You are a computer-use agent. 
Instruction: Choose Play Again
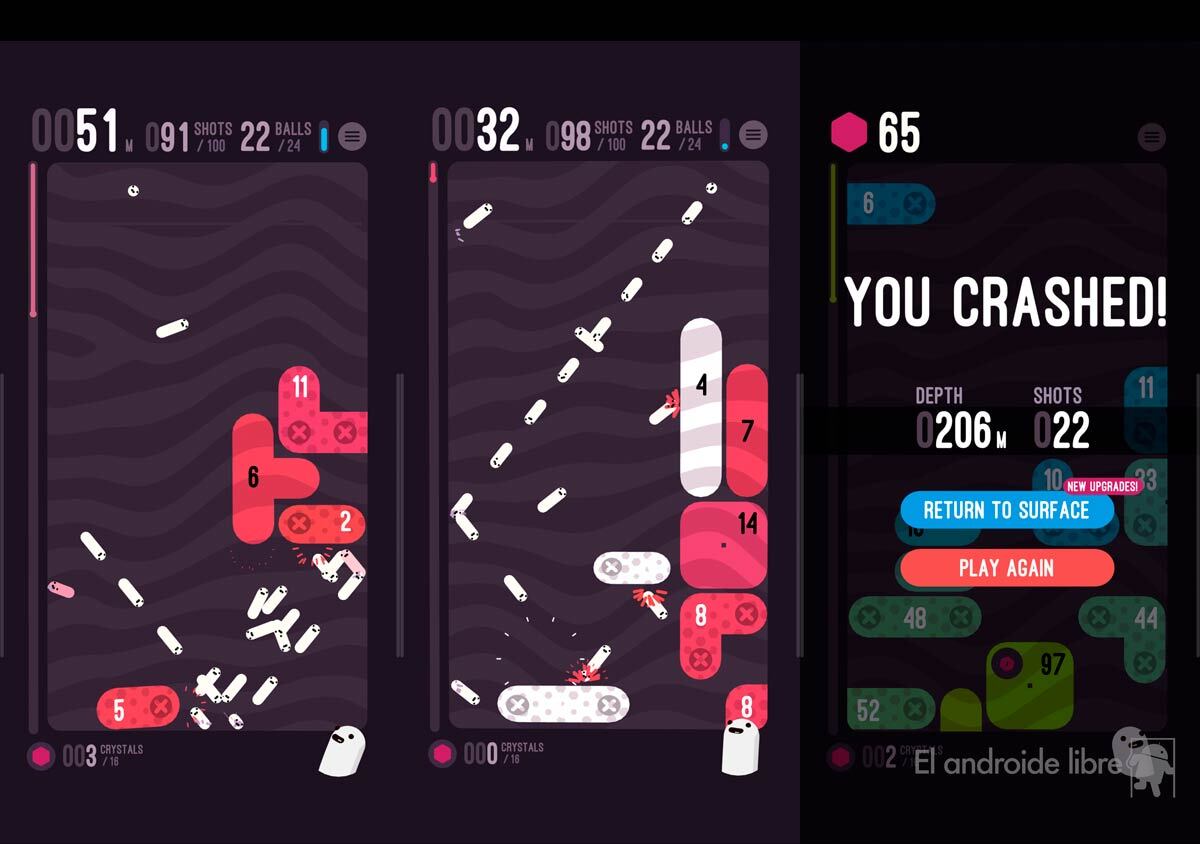[x=1006, y=568]
